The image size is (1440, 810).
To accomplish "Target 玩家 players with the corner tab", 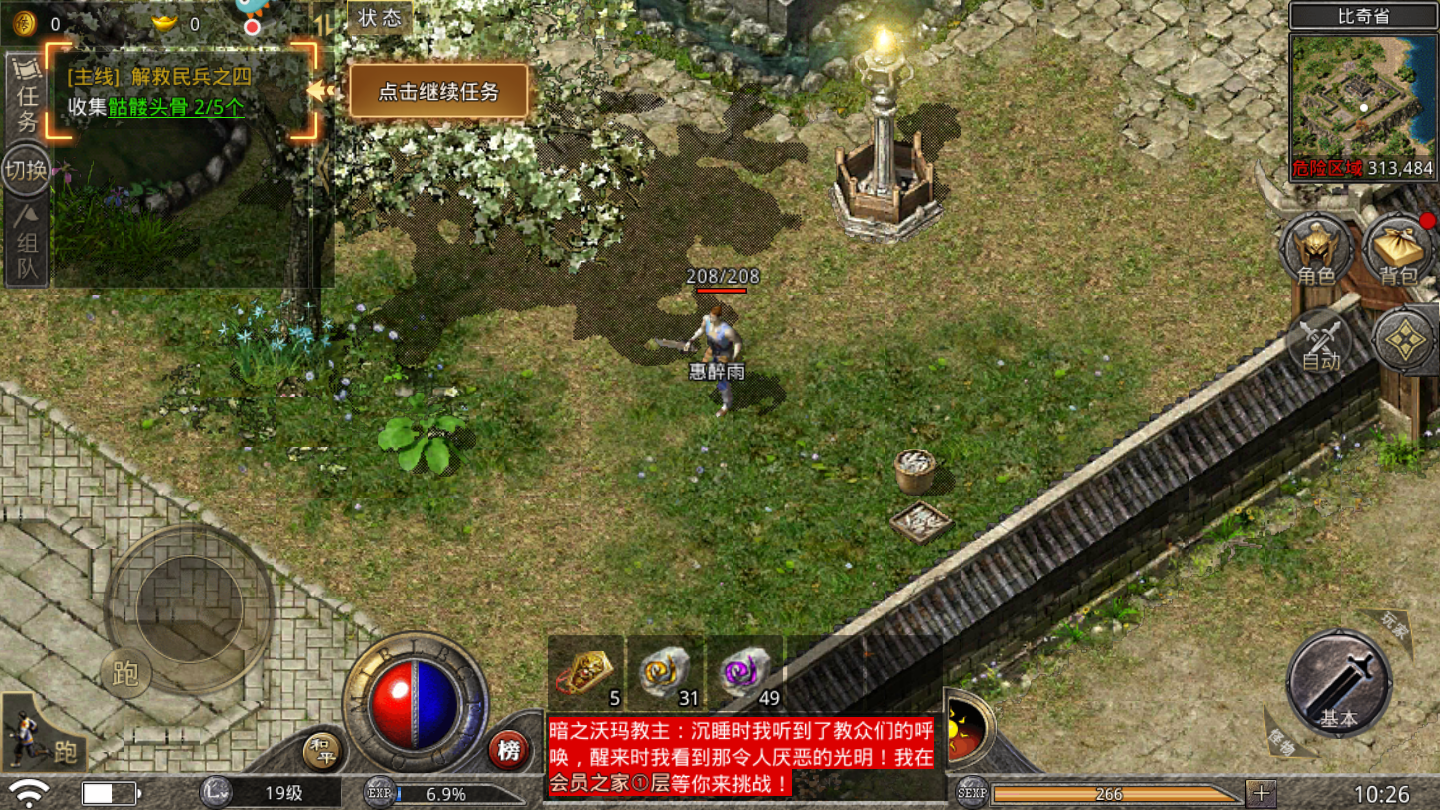I will click(x=1395, y=625).
